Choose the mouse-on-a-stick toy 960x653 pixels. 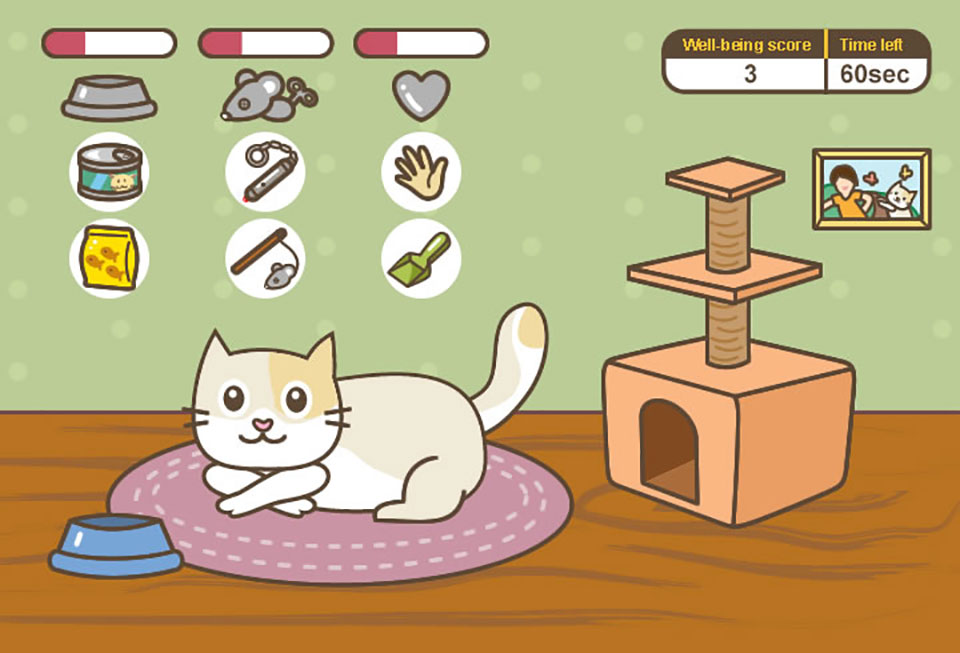tap(265, 258)
